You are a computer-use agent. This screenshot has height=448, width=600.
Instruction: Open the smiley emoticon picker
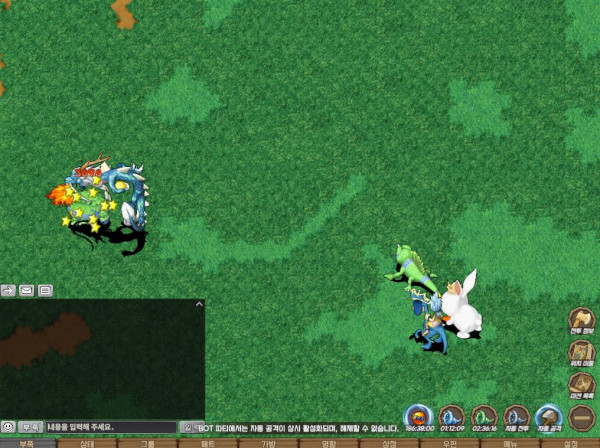8,427
